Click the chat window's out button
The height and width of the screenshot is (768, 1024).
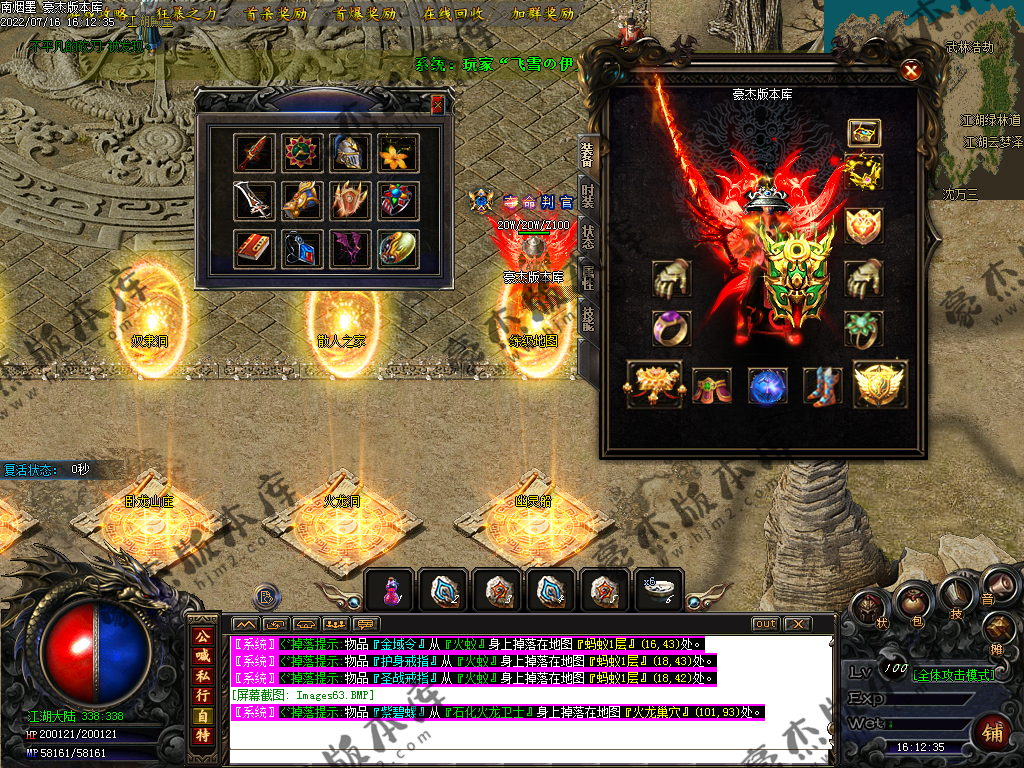[765, 624]
